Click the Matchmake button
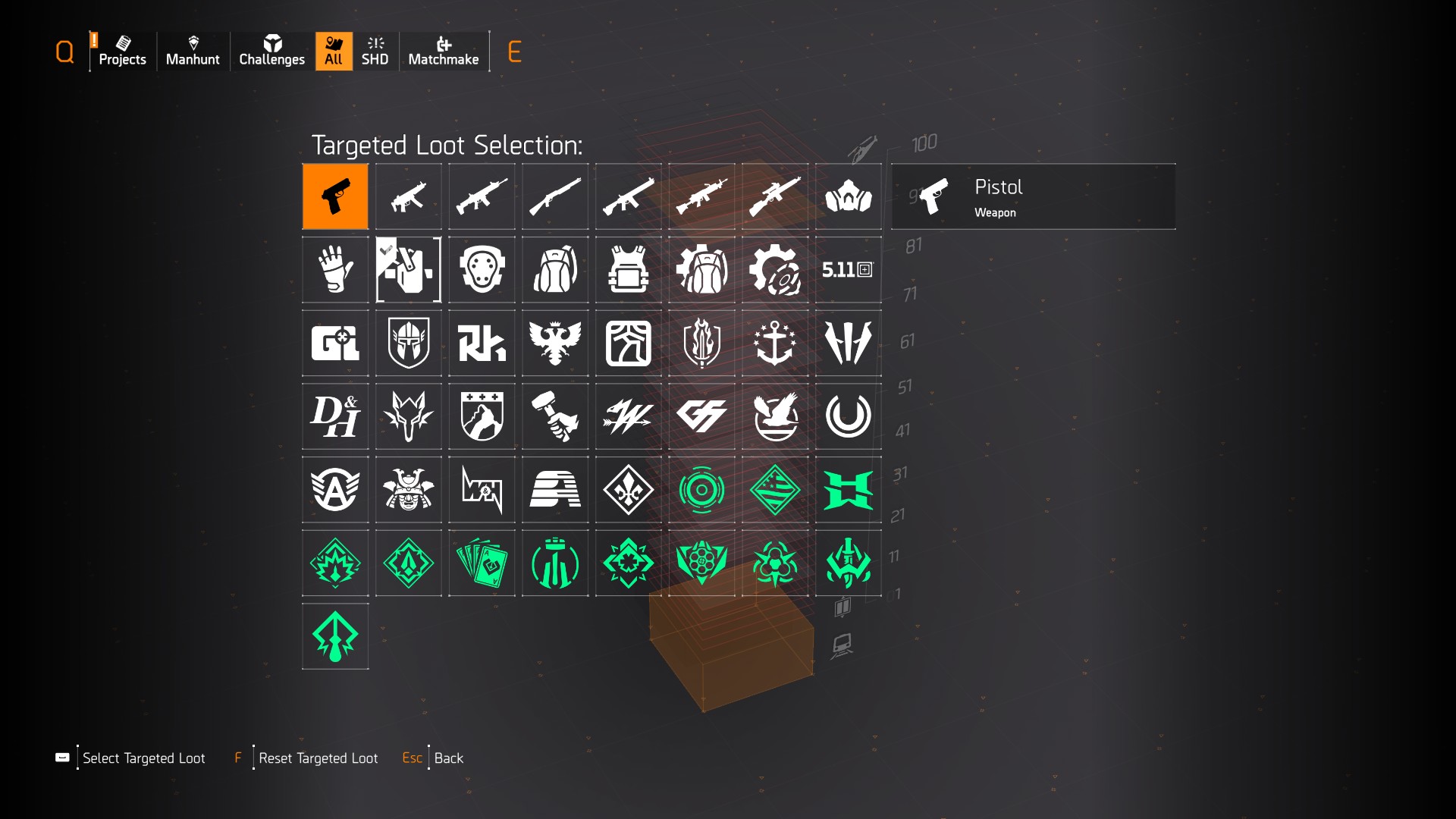Screen dimensions: 1456x819 (444, 51)
